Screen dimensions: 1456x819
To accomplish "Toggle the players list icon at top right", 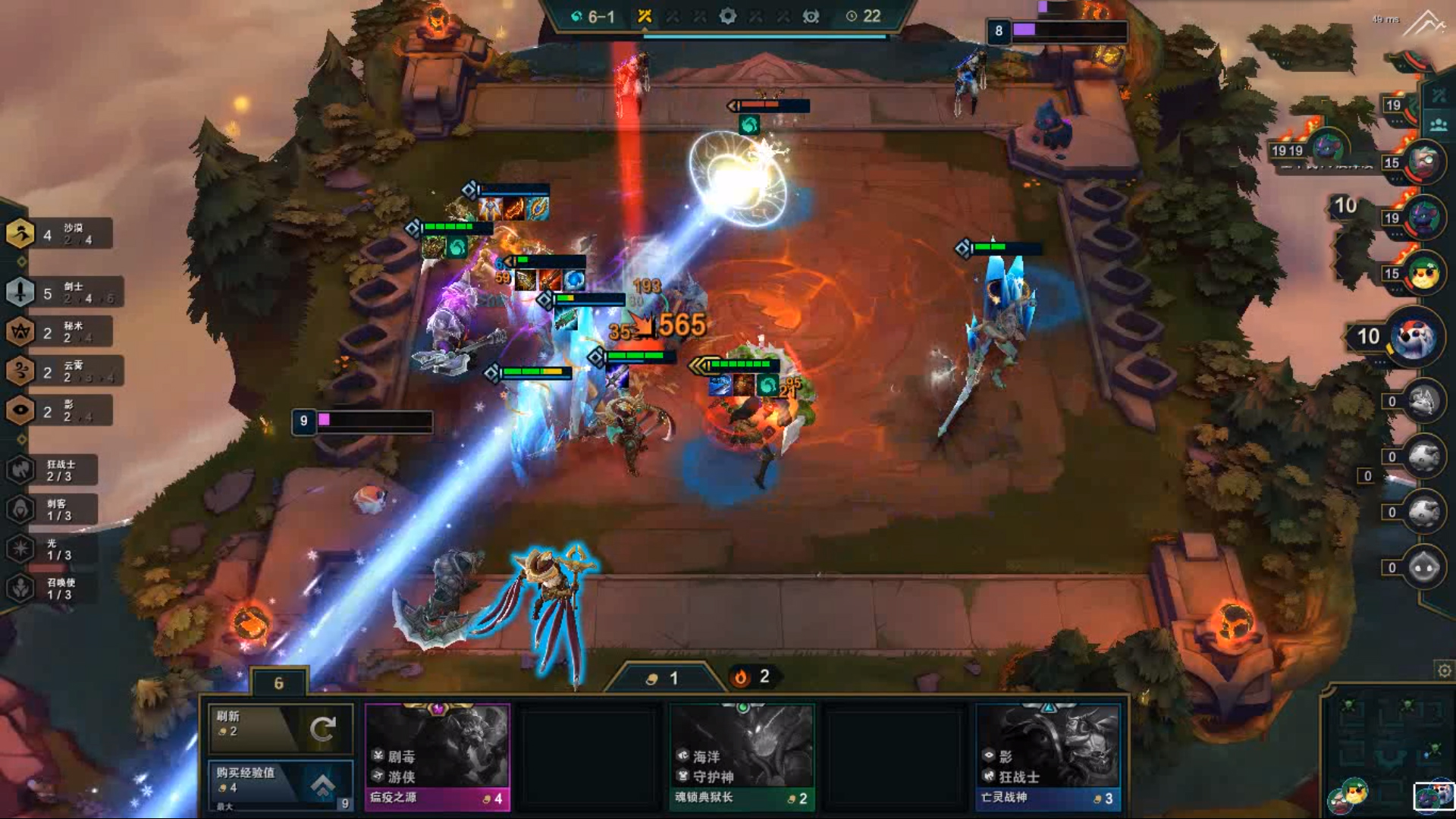I will [1438, 124].
